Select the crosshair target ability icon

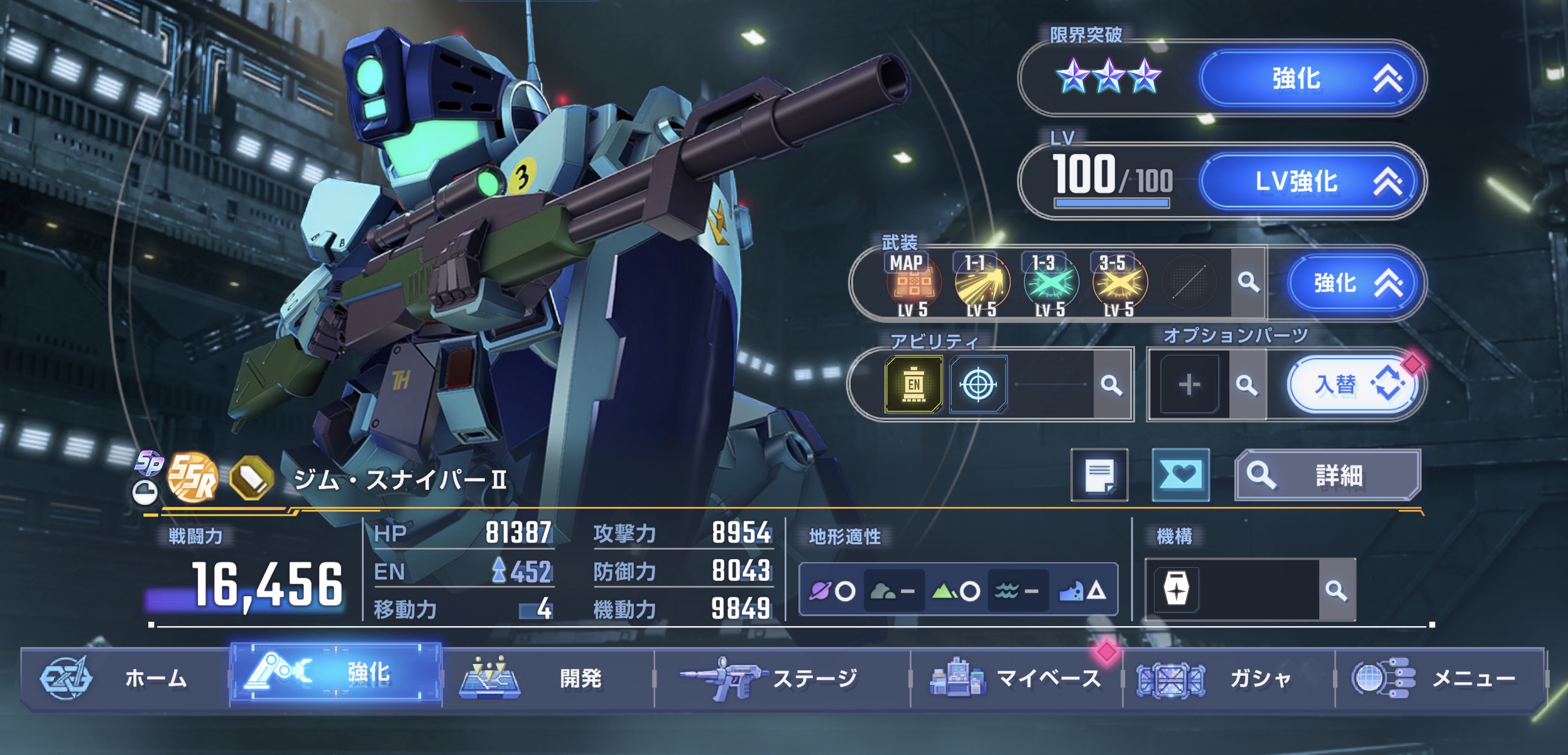[x=978, y=384]
